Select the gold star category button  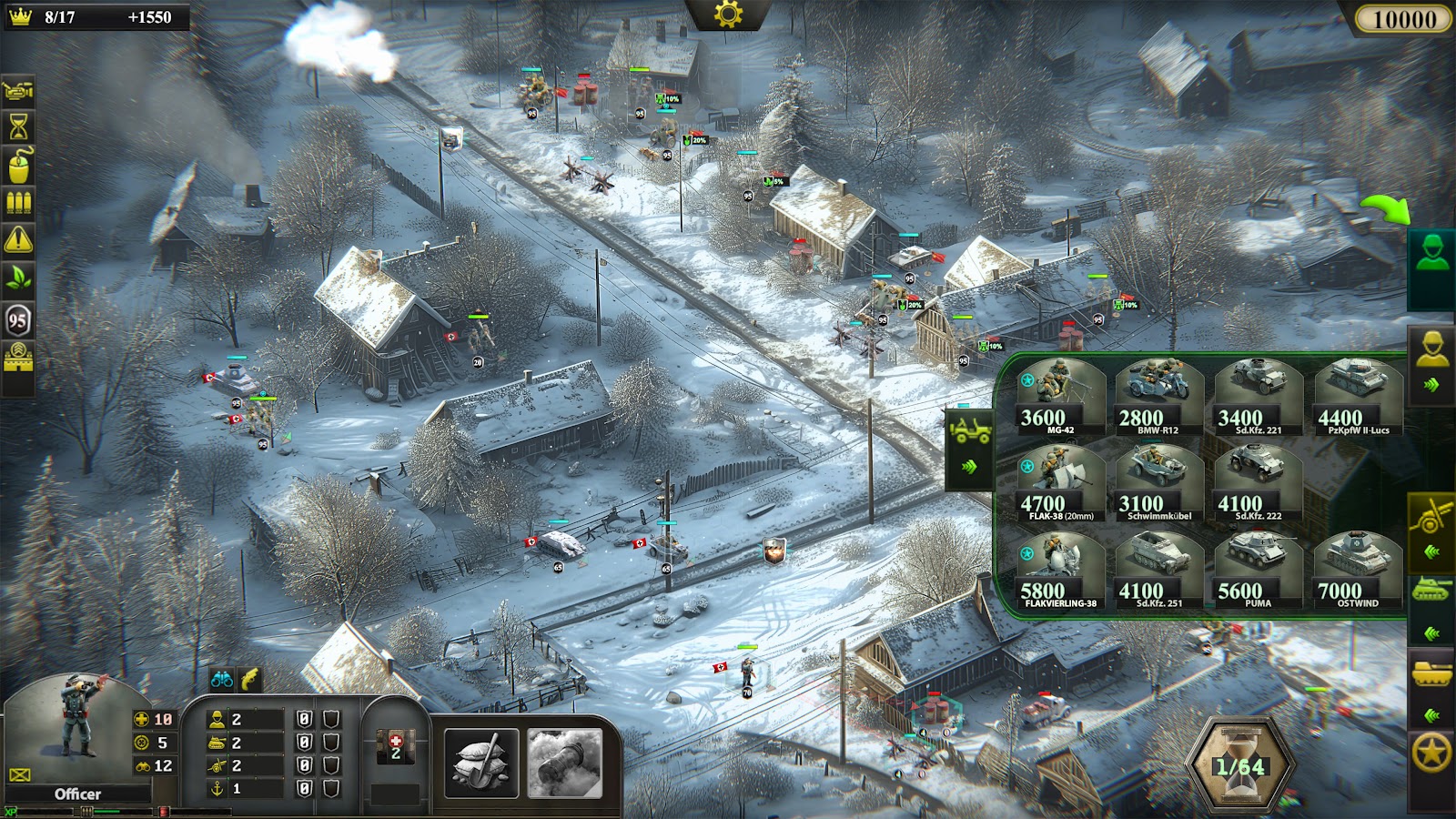coord(1431,753)
